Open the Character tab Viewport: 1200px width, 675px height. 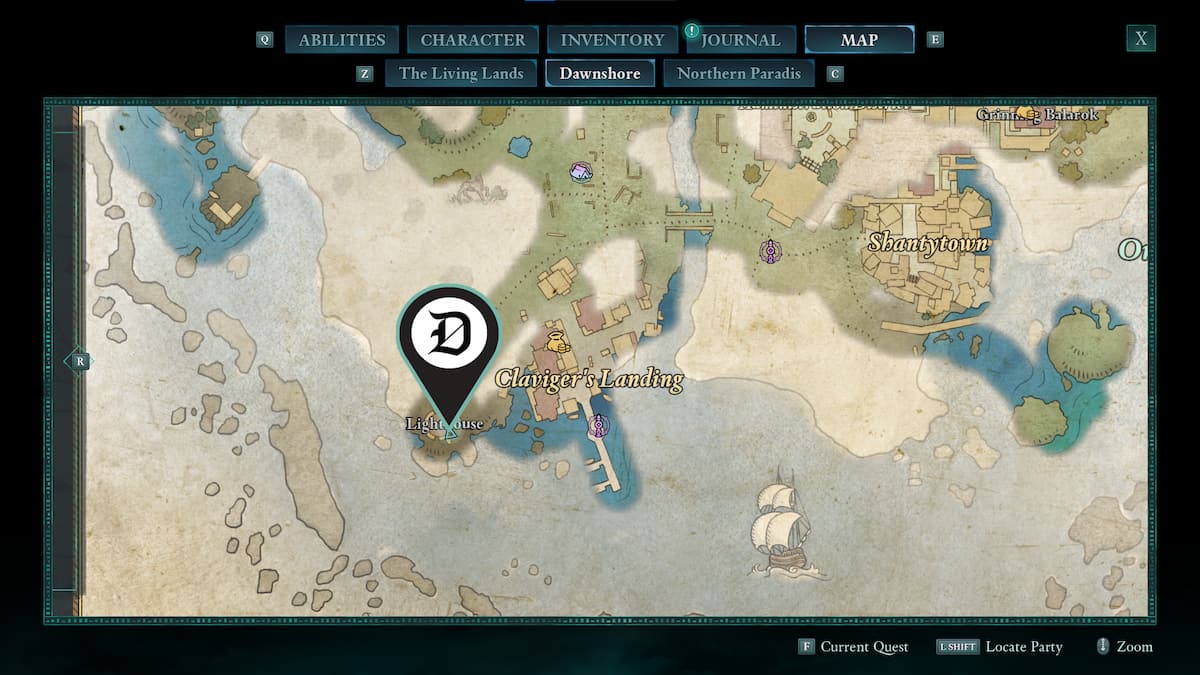click(473, 40)
